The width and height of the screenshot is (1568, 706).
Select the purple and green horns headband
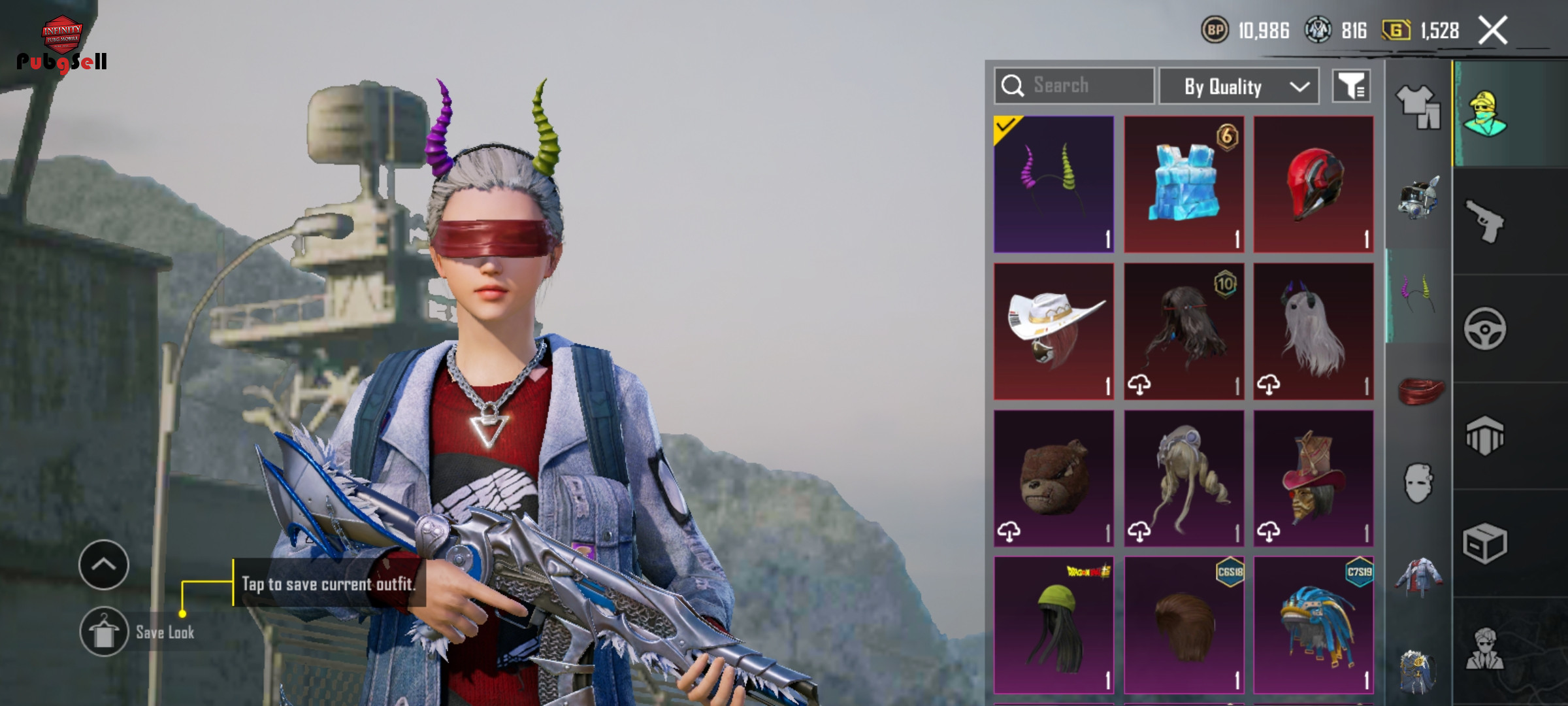[x=1053, y=184]
